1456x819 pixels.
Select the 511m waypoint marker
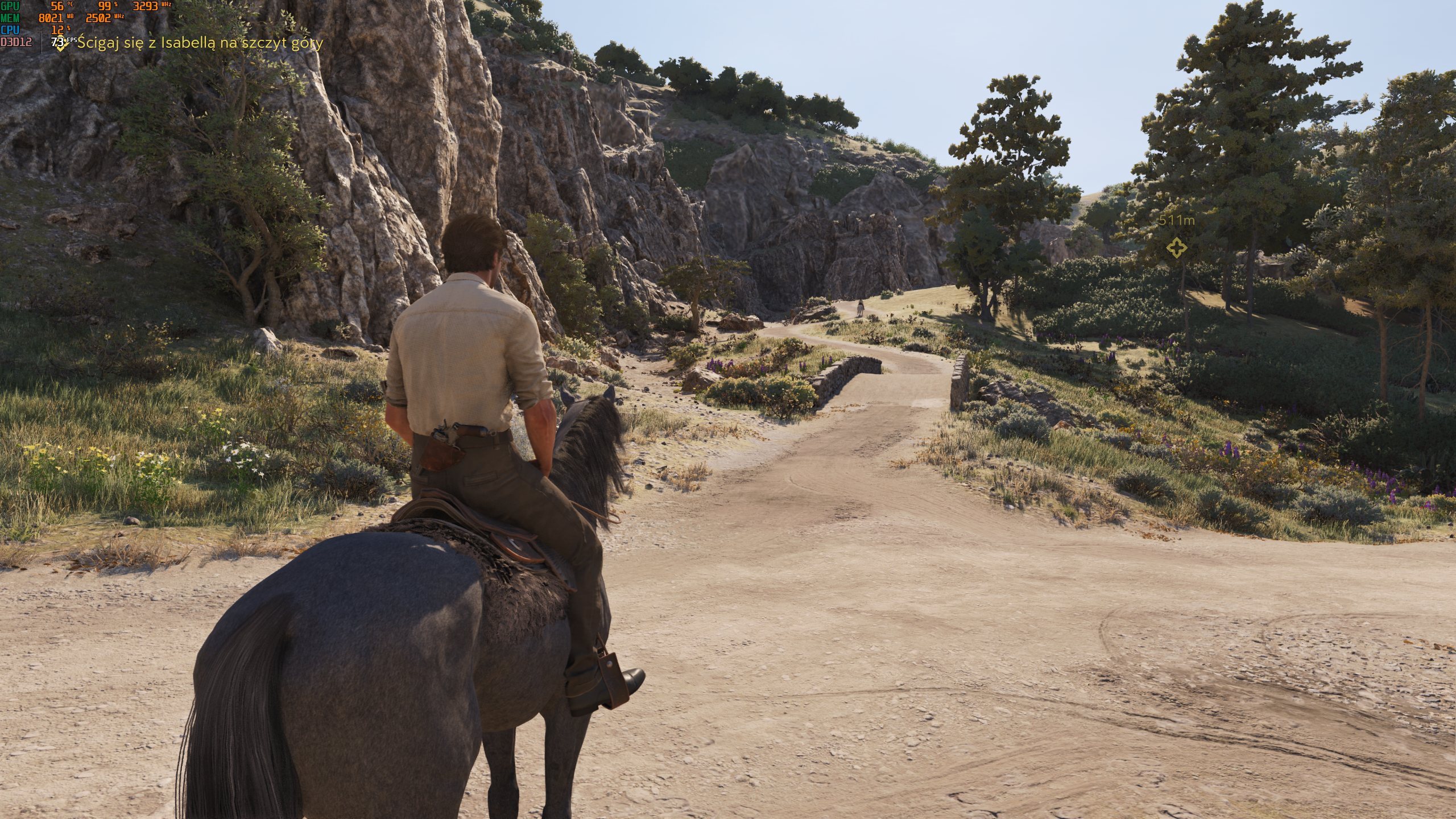(x=1176, y=248)
